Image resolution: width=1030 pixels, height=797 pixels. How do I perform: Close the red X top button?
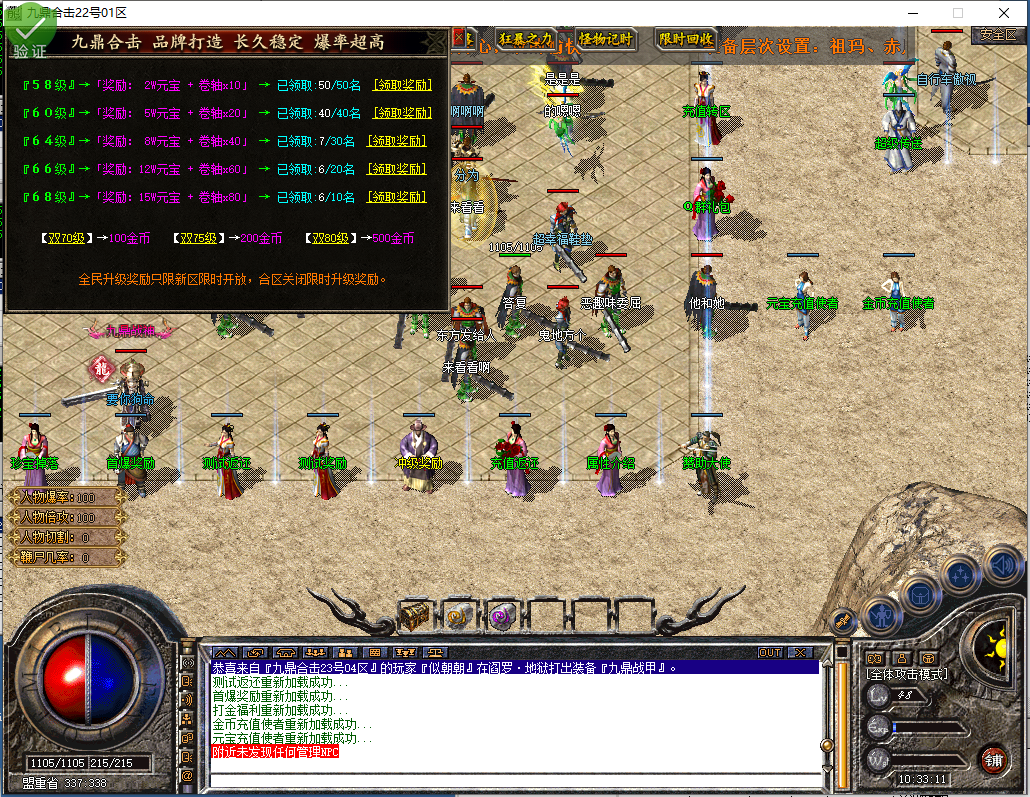(x=460, y=38)
